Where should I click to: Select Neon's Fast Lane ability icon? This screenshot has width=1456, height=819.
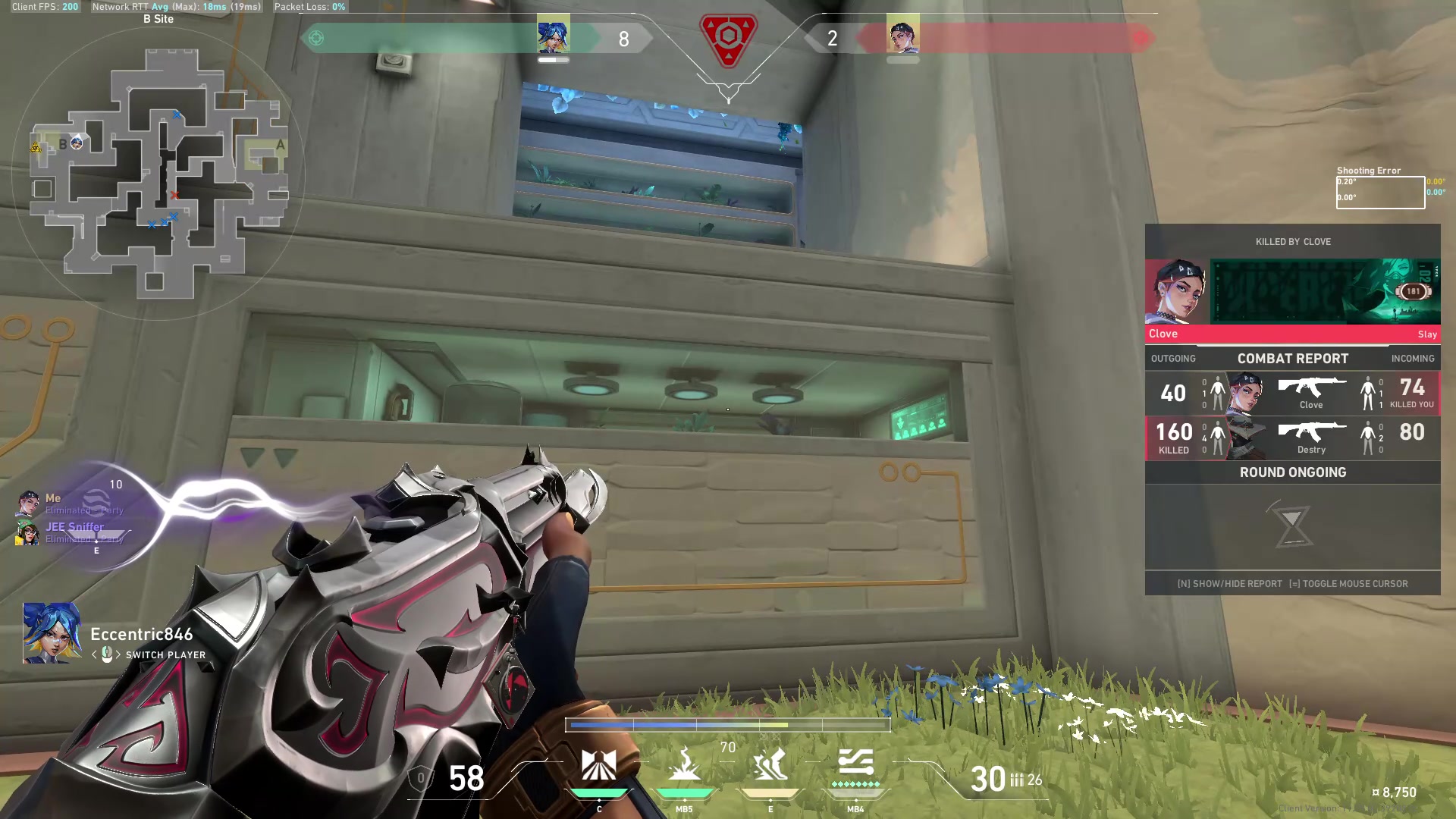[599, 766]
